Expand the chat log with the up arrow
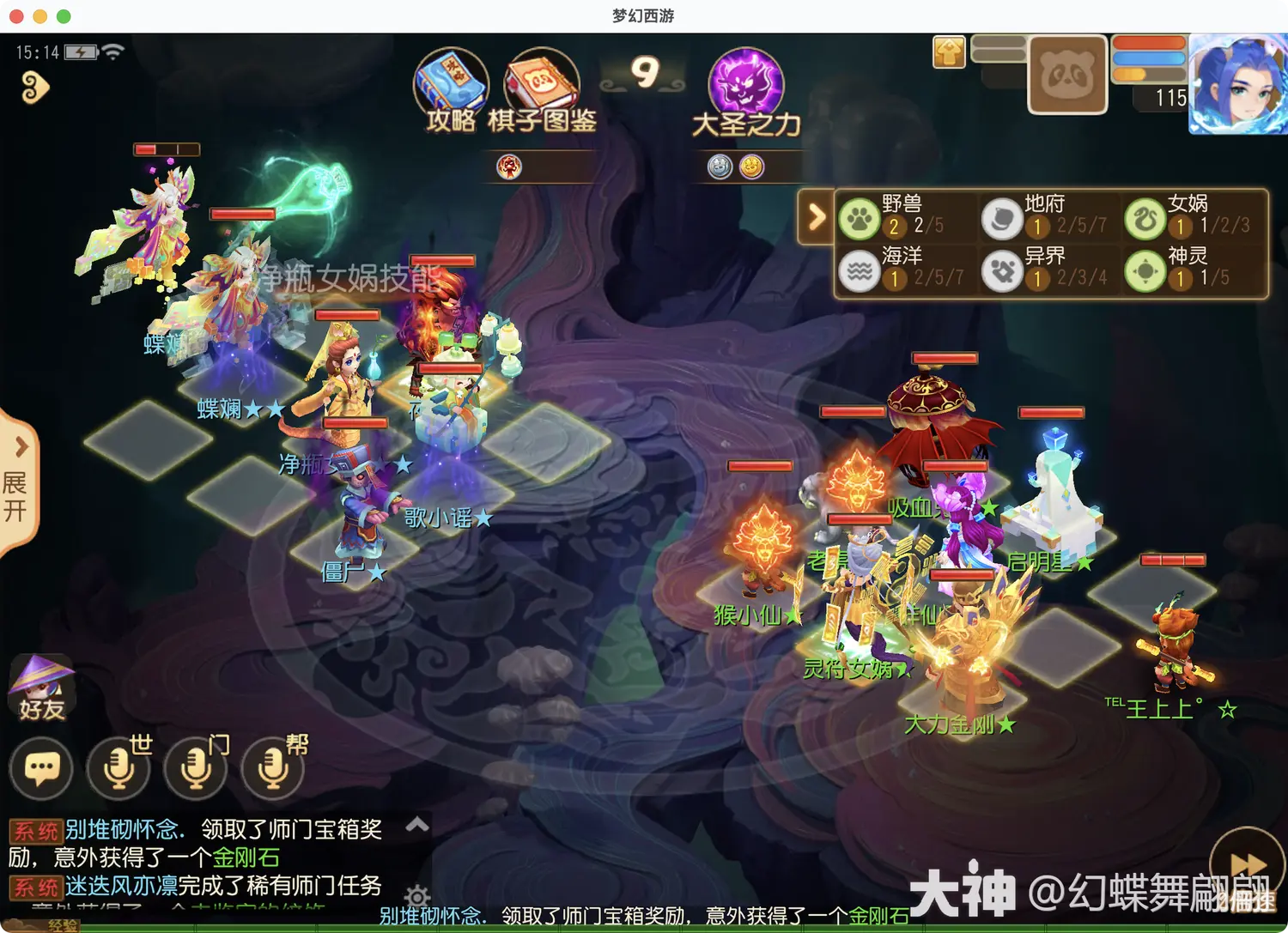Image resolution: width=1288 pixels, height=933 pixels. click(x=418, y=825)
